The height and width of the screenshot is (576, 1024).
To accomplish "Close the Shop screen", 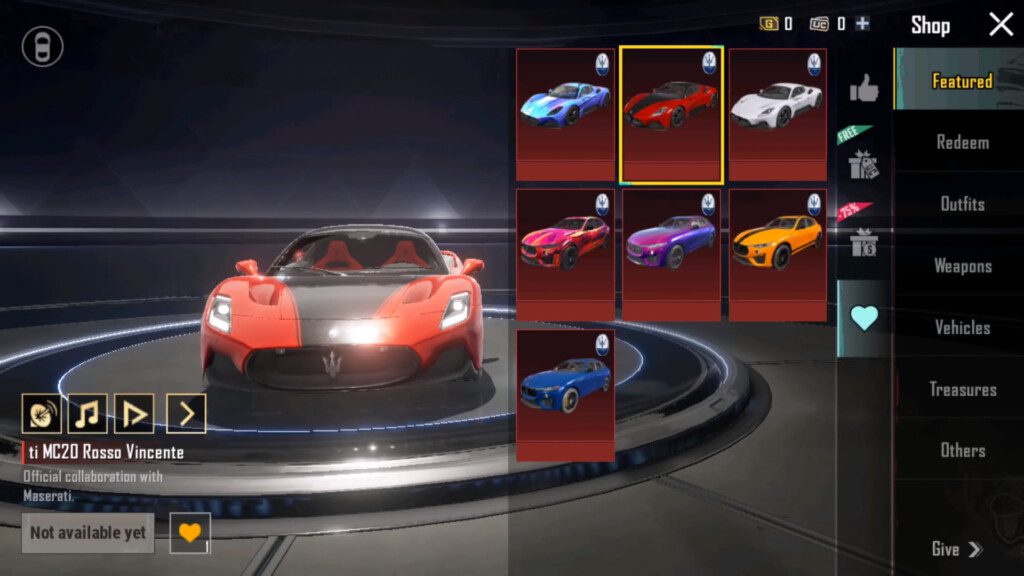I will click(1001, 25).
